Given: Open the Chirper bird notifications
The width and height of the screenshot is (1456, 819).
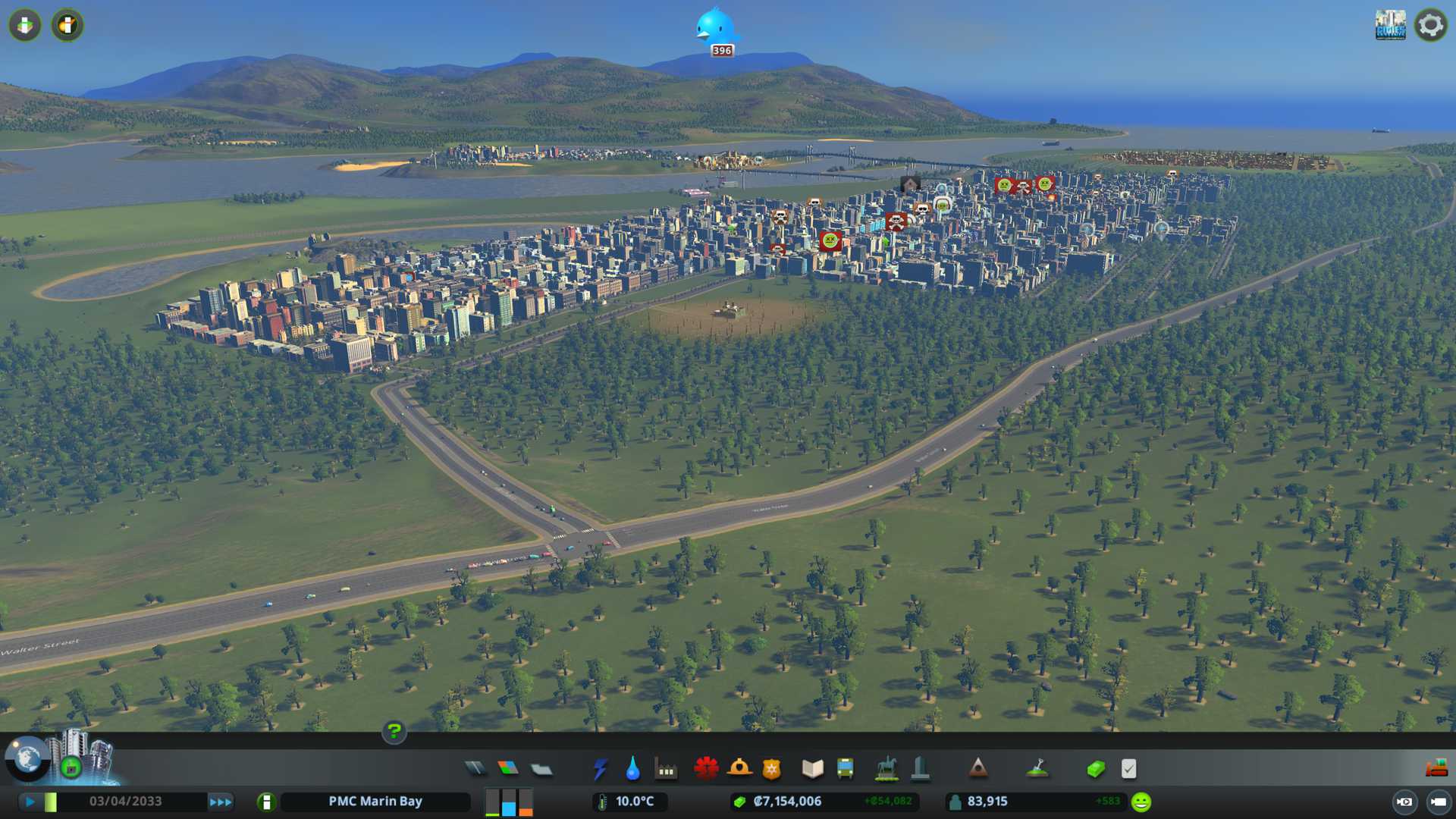Looking at the screenshot, I should pos(714,29).
